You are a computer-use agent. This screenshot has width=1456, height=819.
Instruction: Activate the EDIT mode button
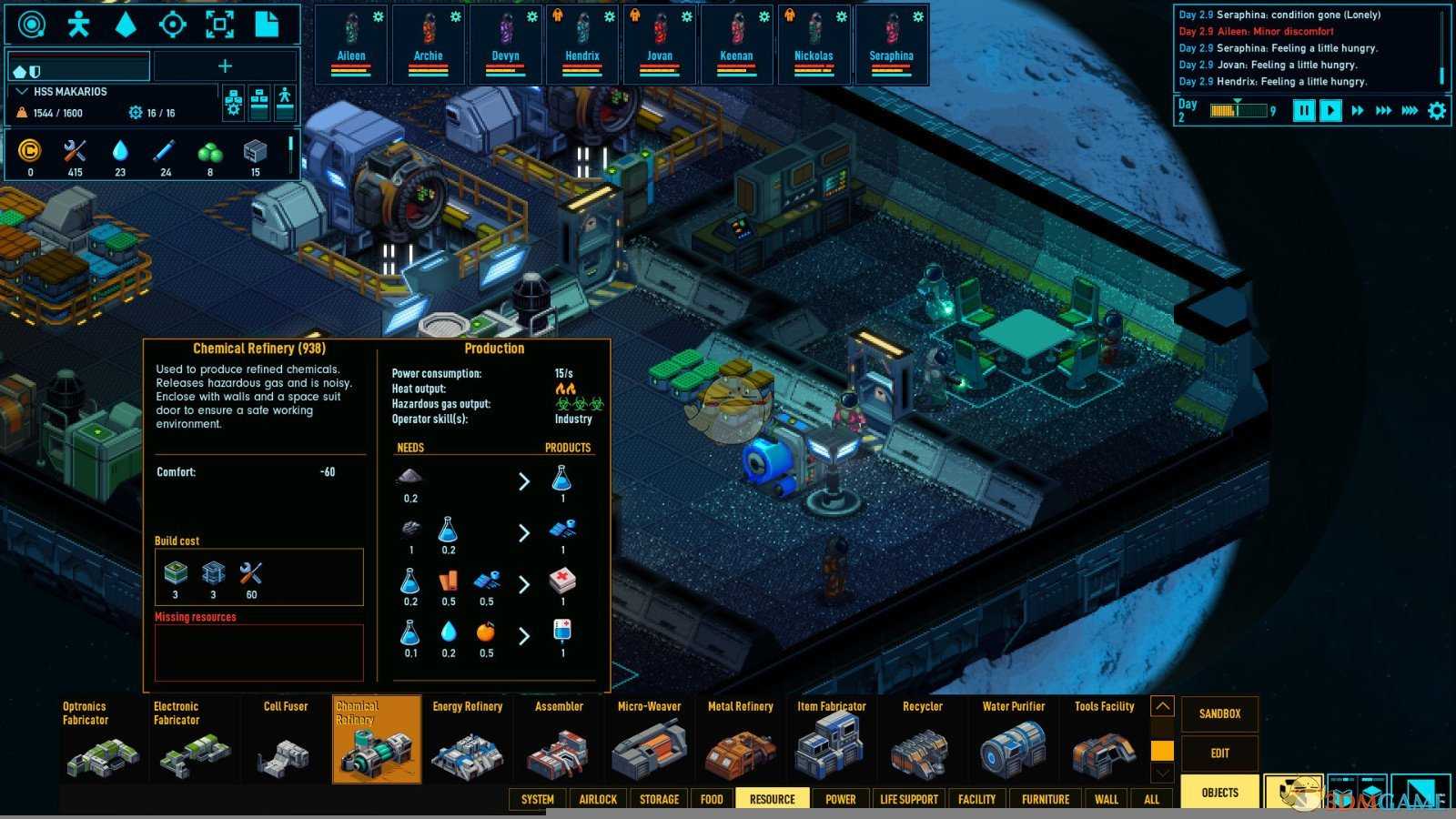pyautogui.click(x=1219, y=753)
